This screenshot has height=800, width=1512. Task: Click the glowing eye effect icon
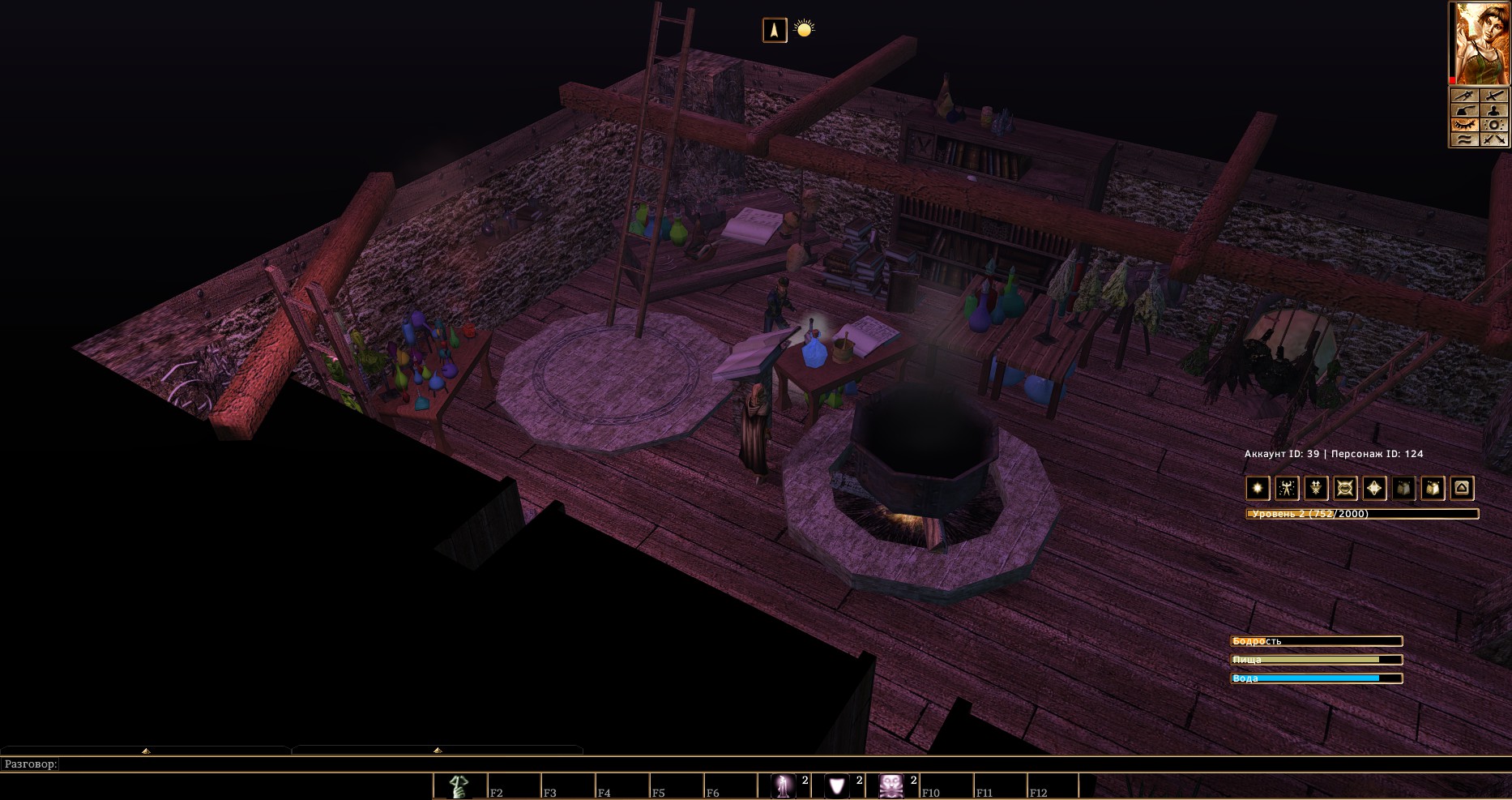coord(1345,488)
